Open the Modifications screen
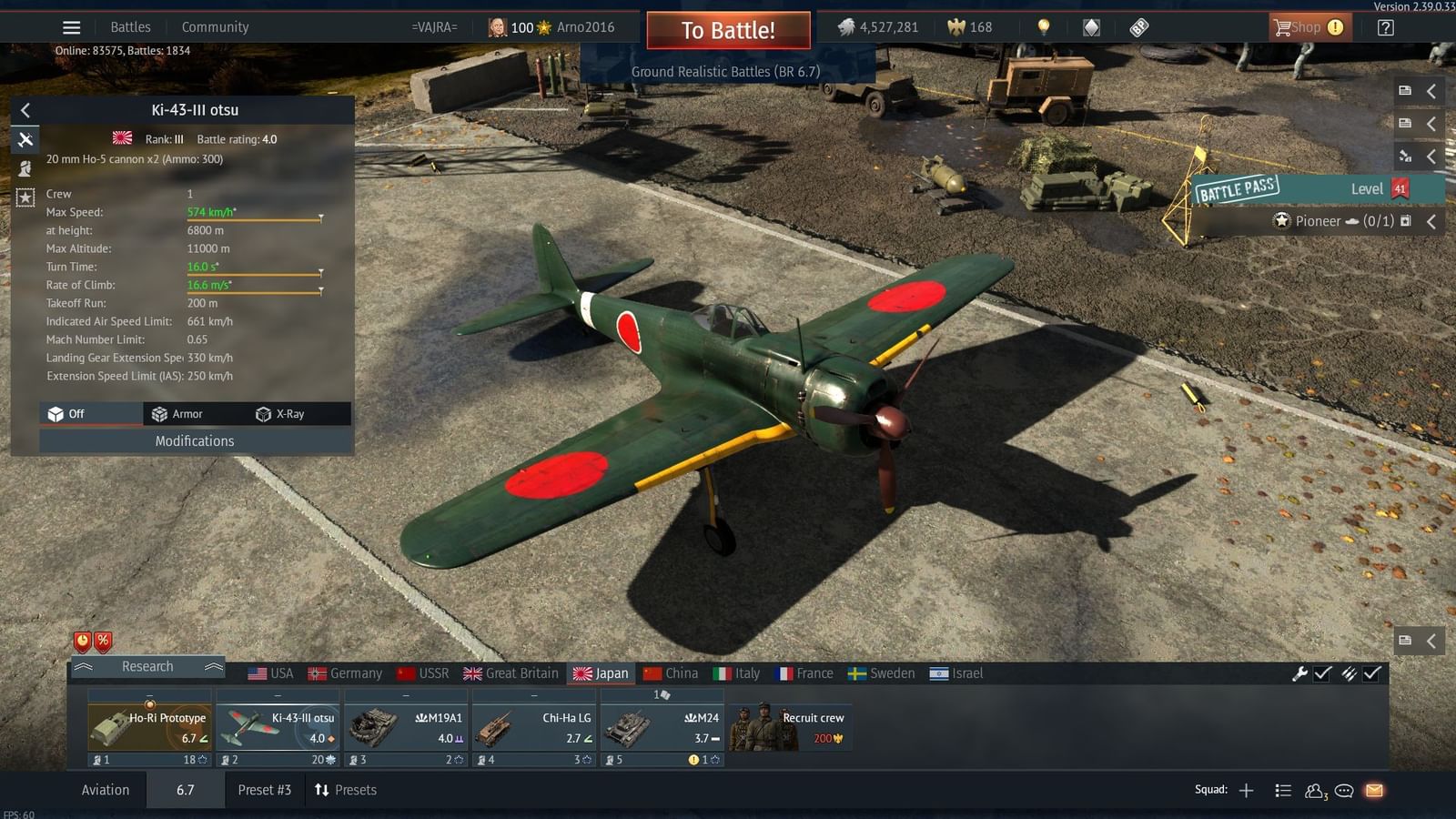 point(194,441)
